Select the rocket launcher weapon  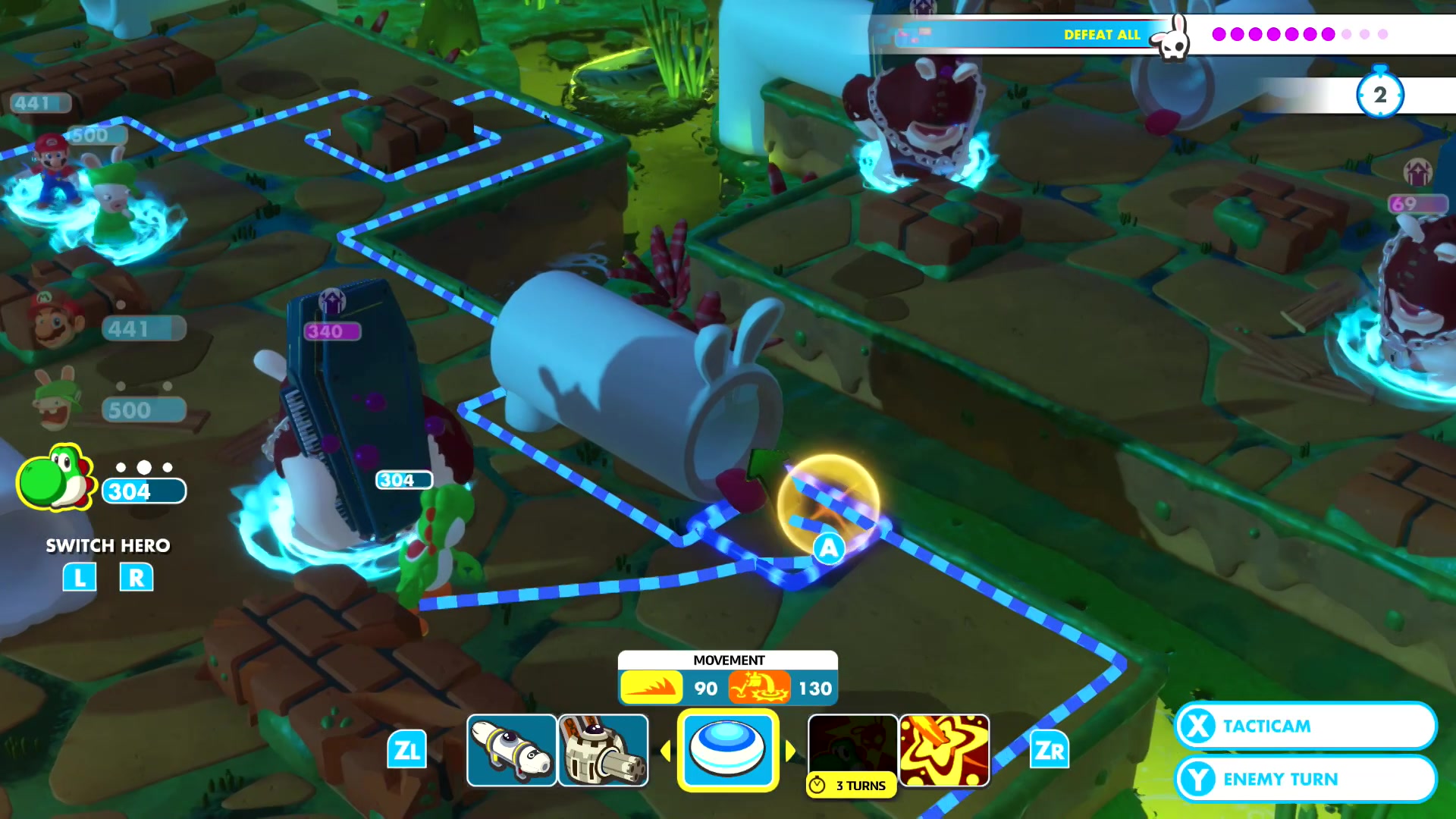coord(511,750)
